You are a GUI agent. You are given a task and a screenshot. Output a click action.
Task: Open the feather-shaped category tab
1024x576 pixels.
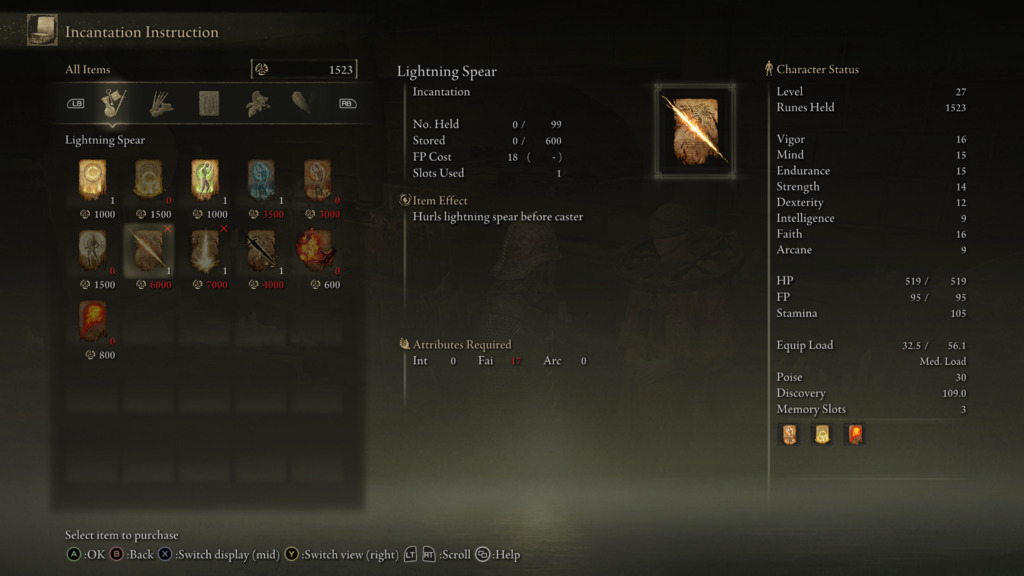coord(301,103)
